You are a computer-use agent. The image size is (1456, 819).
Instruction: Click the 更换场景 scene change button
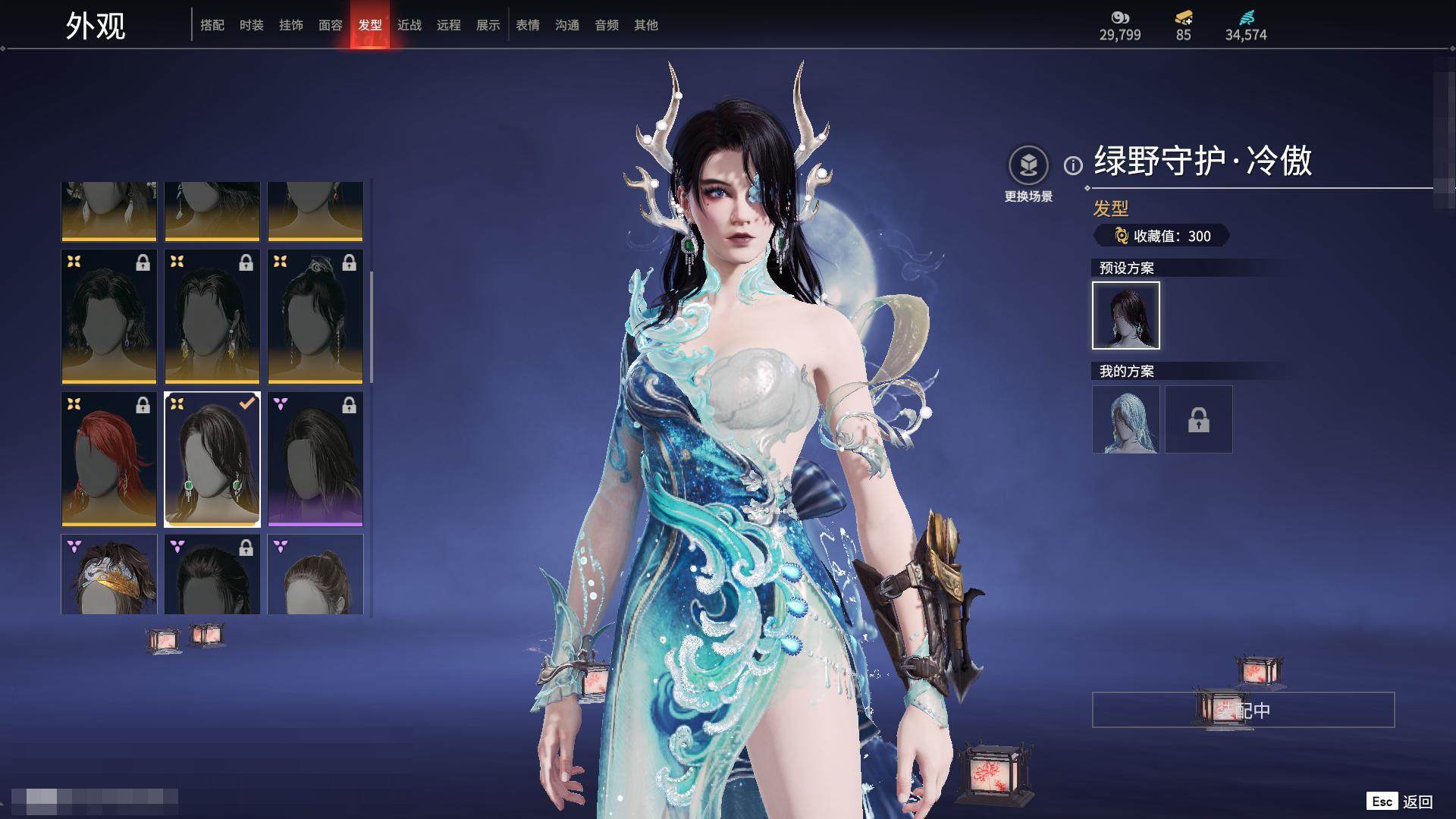tap(1028, 165)
